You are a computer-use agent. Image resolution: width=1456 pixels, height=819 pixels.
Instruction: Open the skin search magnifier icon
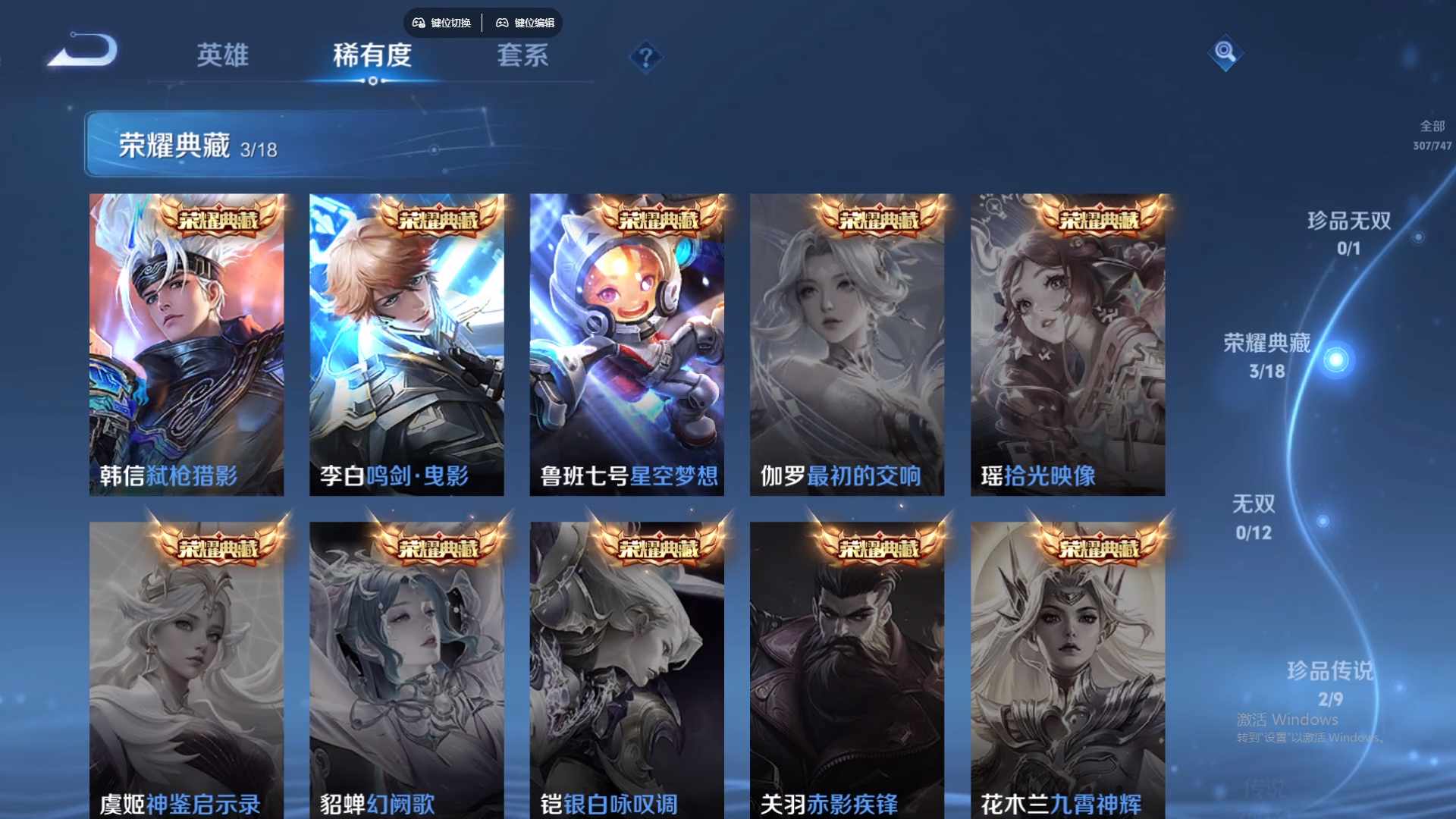point(1226,53)
